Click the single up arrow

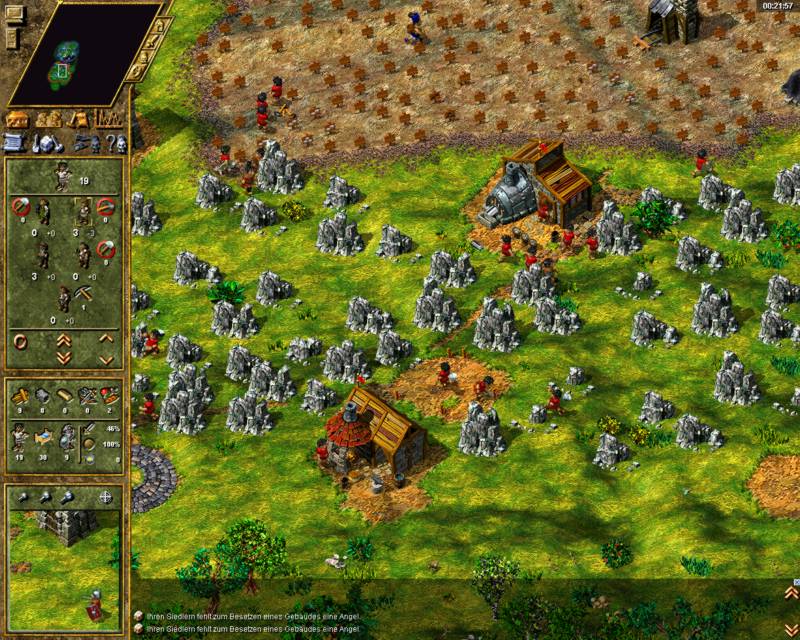click(106, 338)
